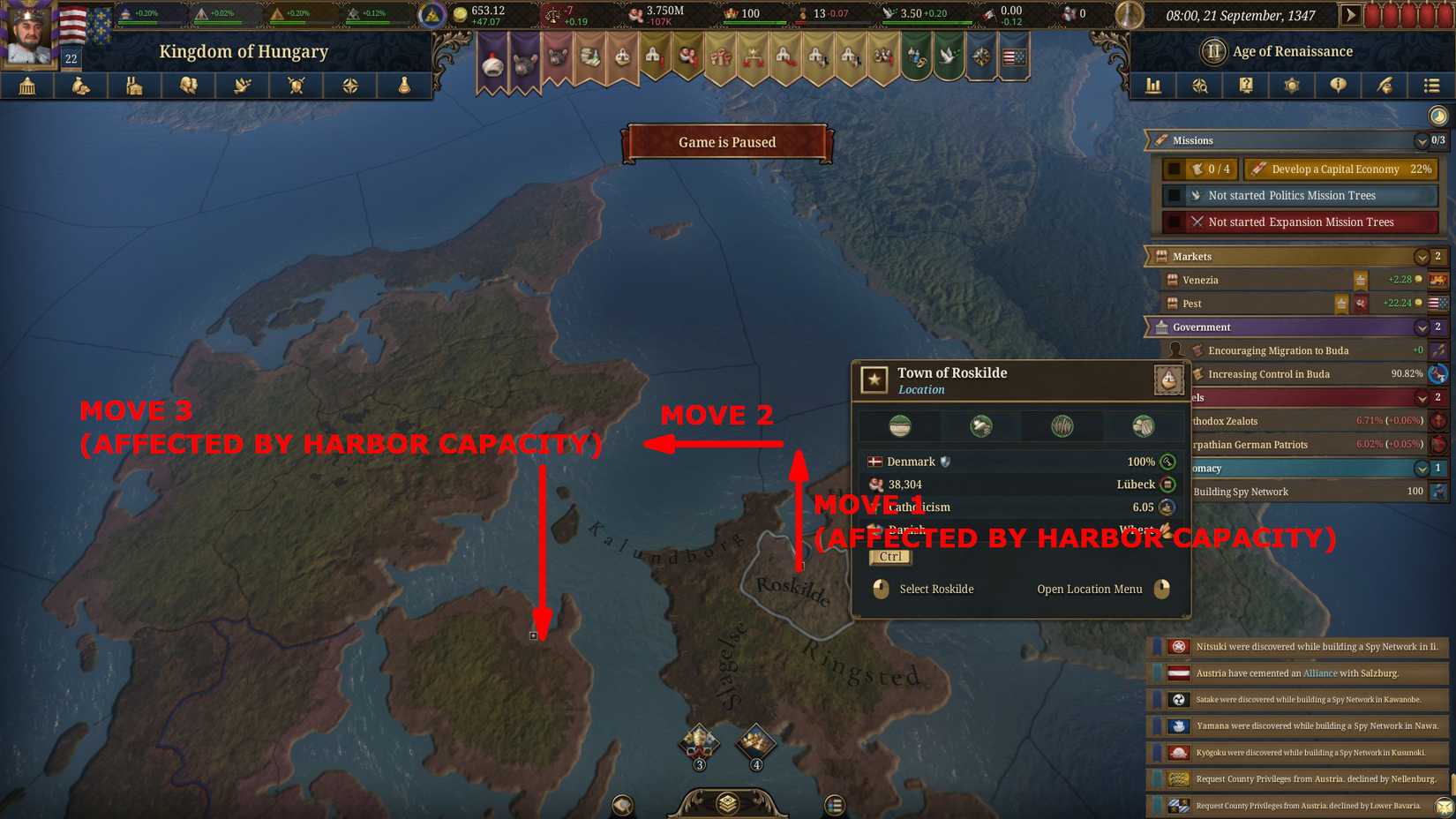Toggle the day-night globe under the date bar
1456x819 pixels.
1437,115
